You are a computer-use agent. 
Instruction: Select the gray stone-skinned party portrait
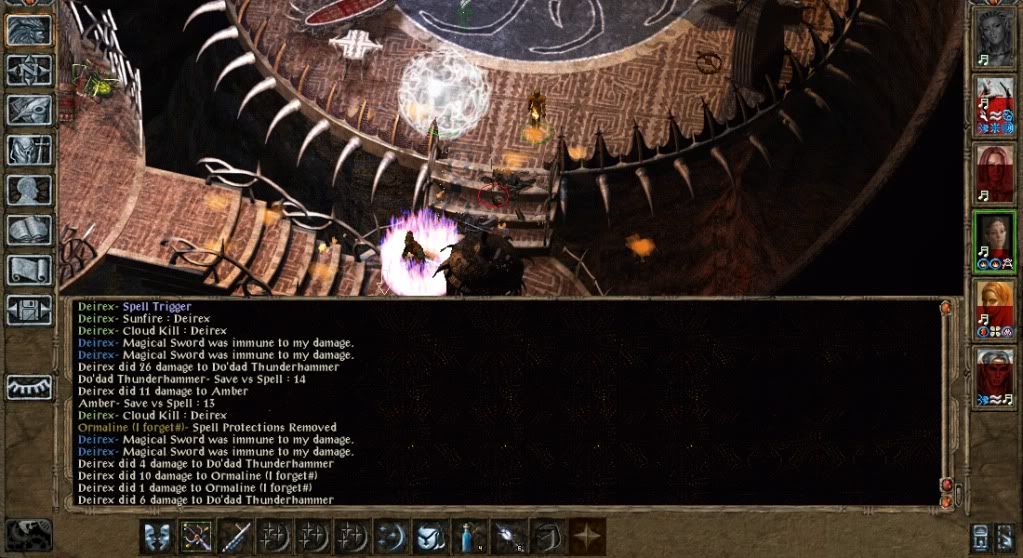(x=994, y=38)
